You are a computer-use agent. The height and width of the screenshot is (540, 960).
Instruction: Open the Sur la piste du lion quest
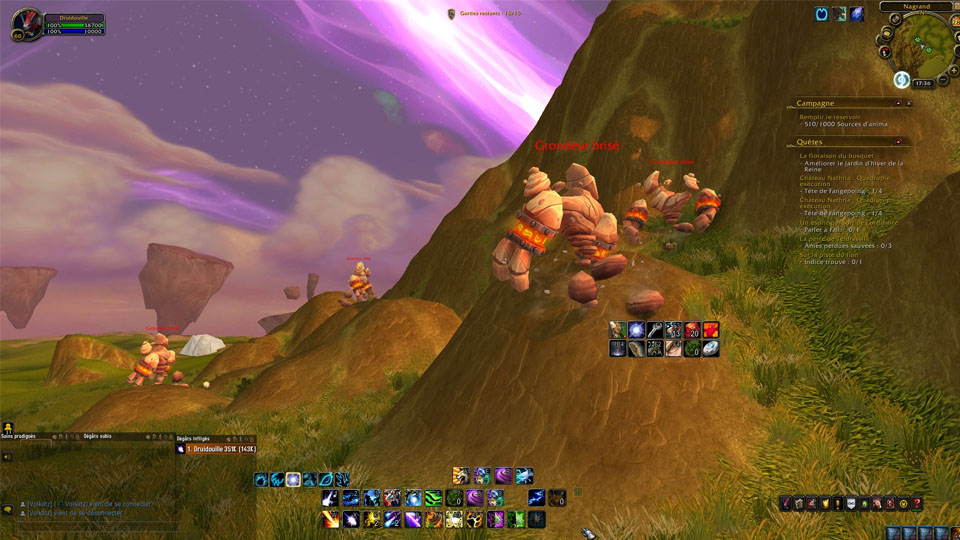click(x=836, y=255)
